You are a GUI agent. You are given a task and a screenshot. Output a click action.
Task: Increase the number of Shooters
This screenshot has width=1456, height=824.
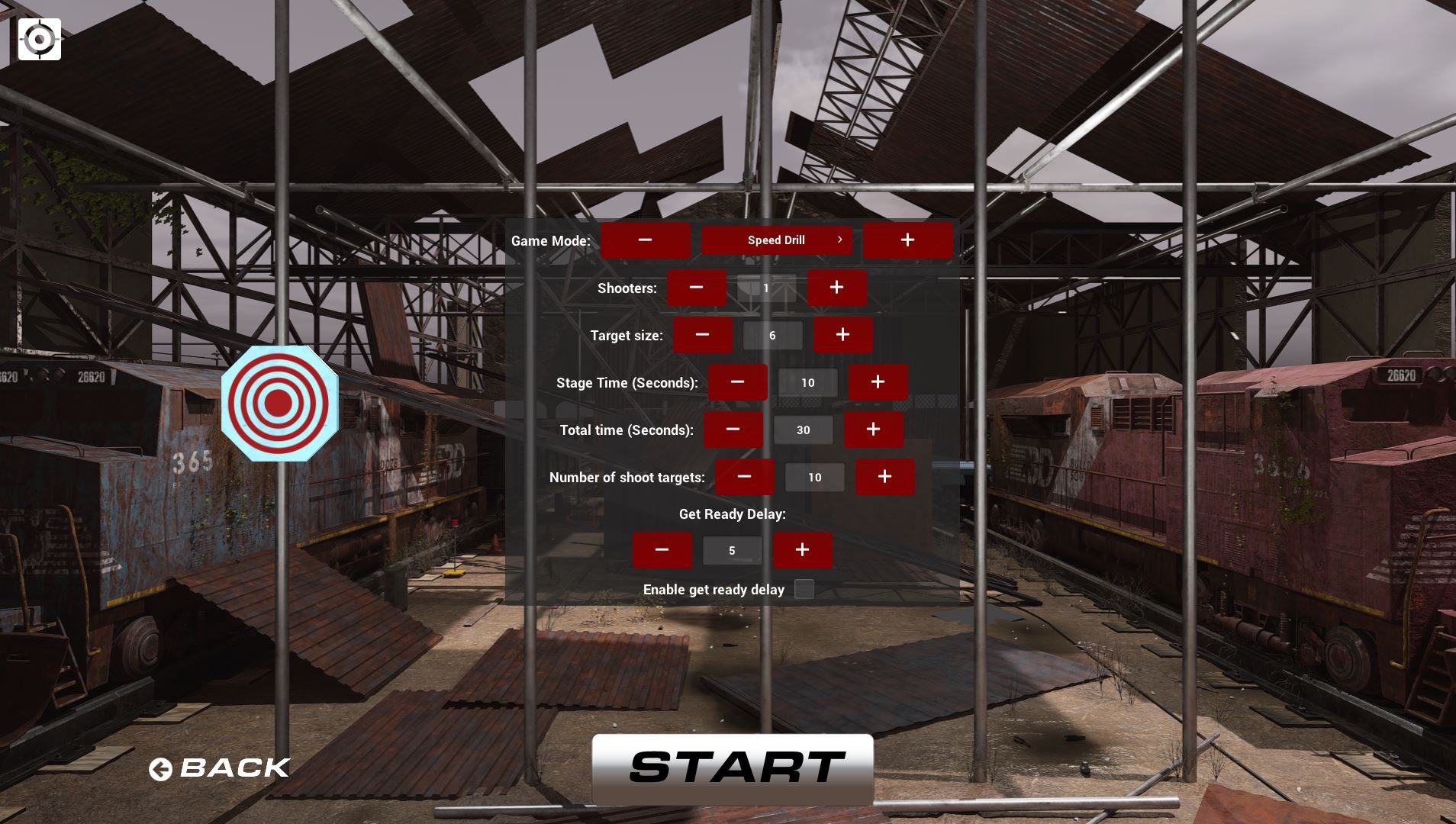[836, 288]
